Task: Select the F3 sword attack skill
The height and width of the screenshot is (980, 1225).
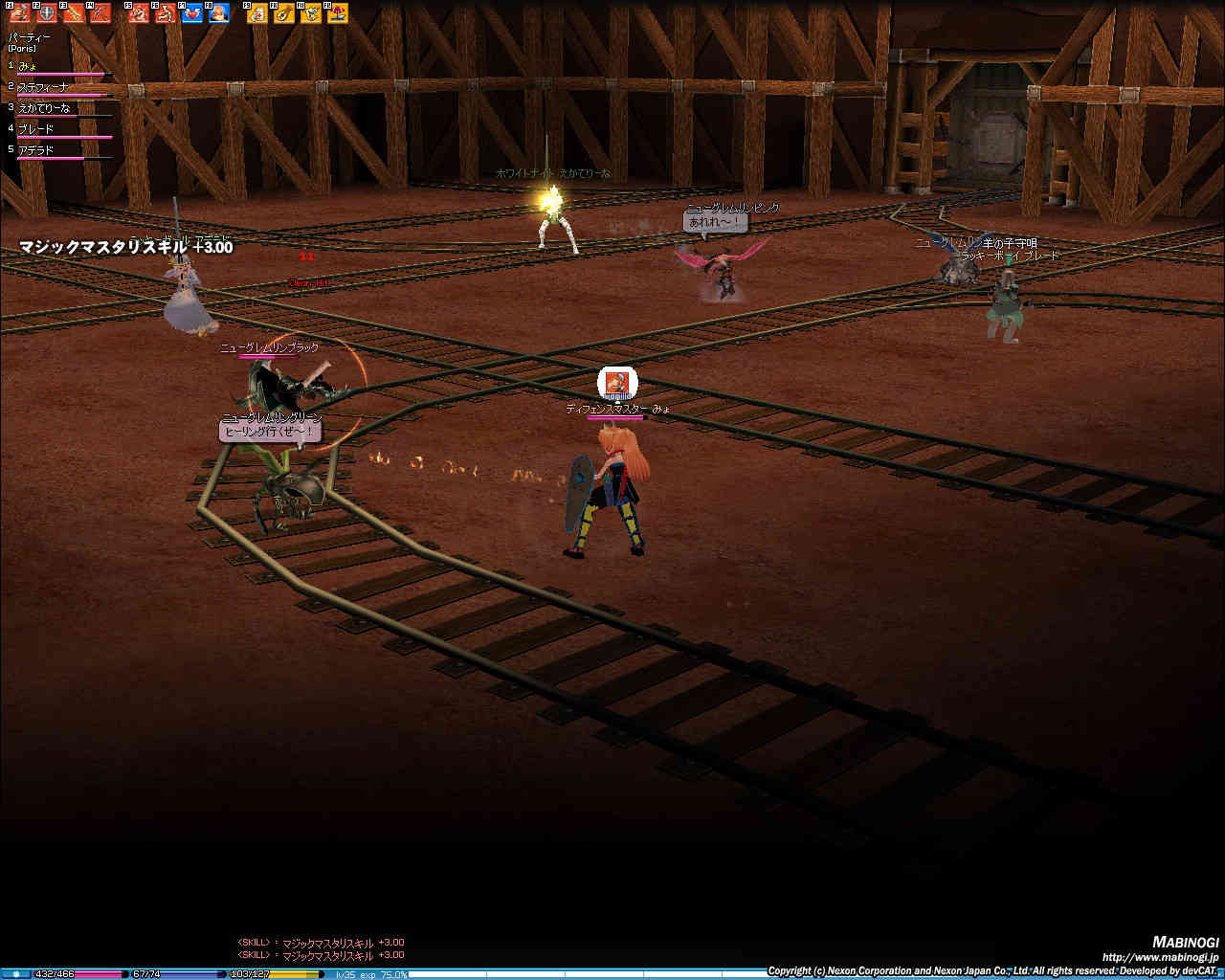Action: pyautogui.click(x=74, y=13)
